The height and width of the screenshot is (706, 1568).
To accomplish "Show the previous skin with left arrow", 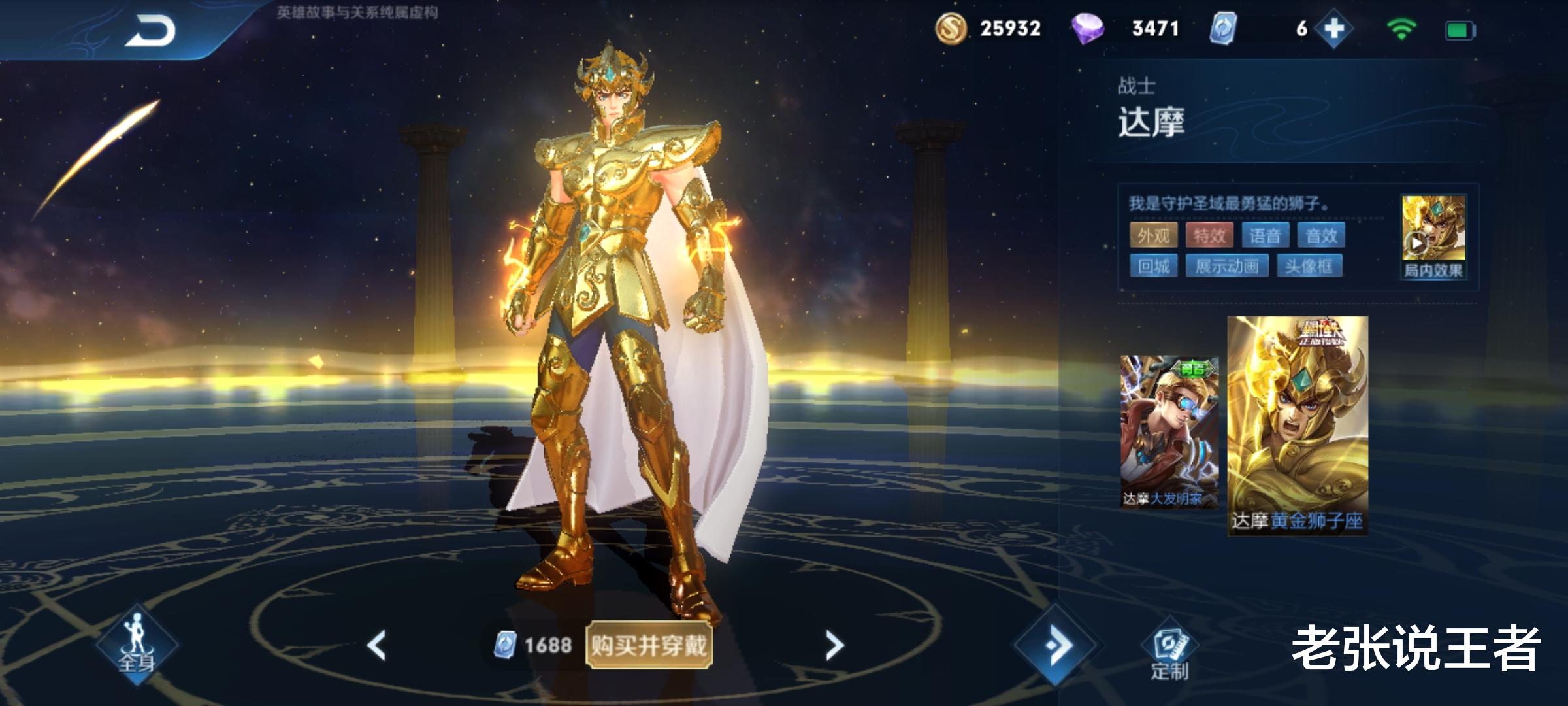I will tap(377, 645).
